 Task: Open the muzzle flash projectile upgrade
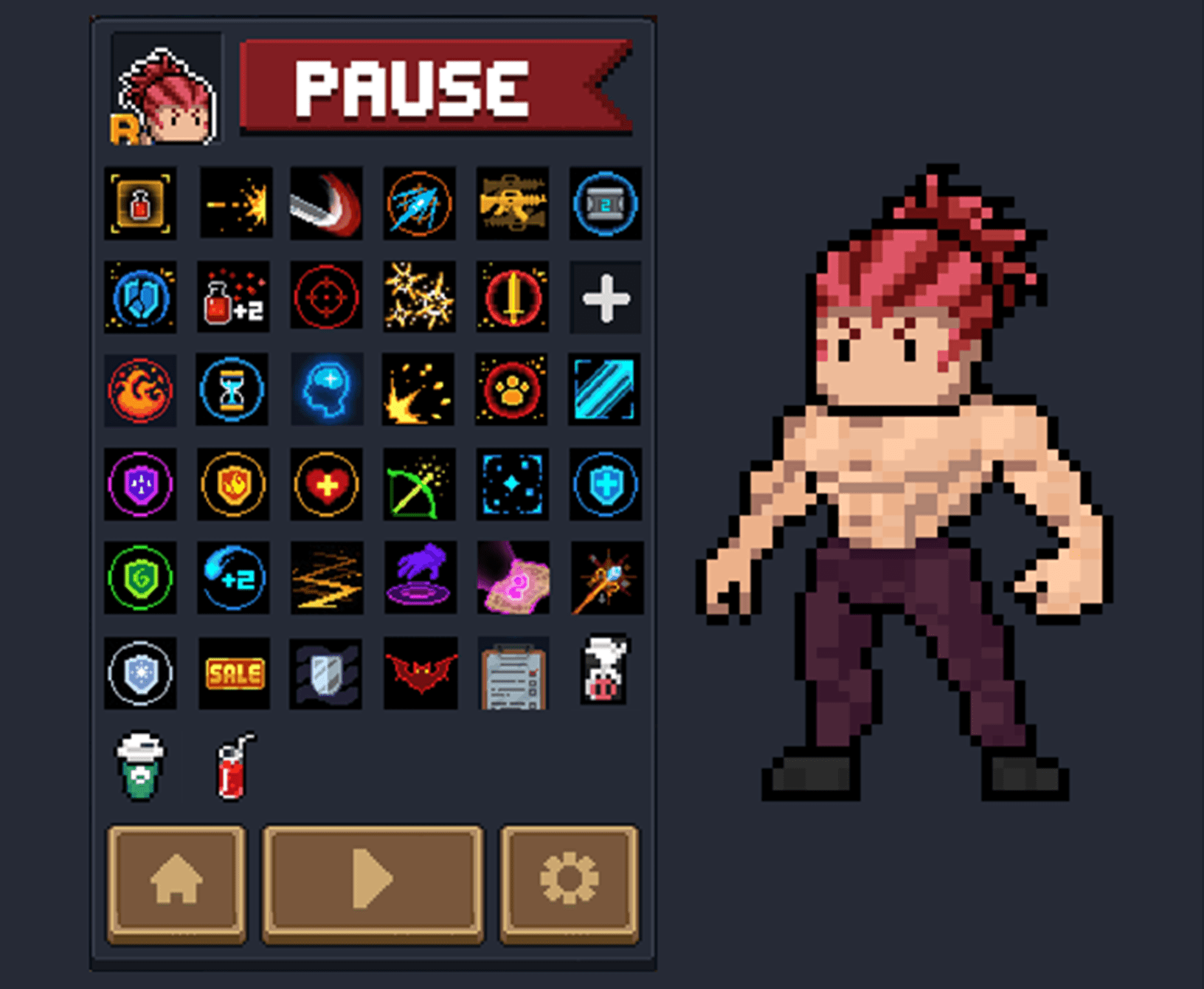click(233, 204)
